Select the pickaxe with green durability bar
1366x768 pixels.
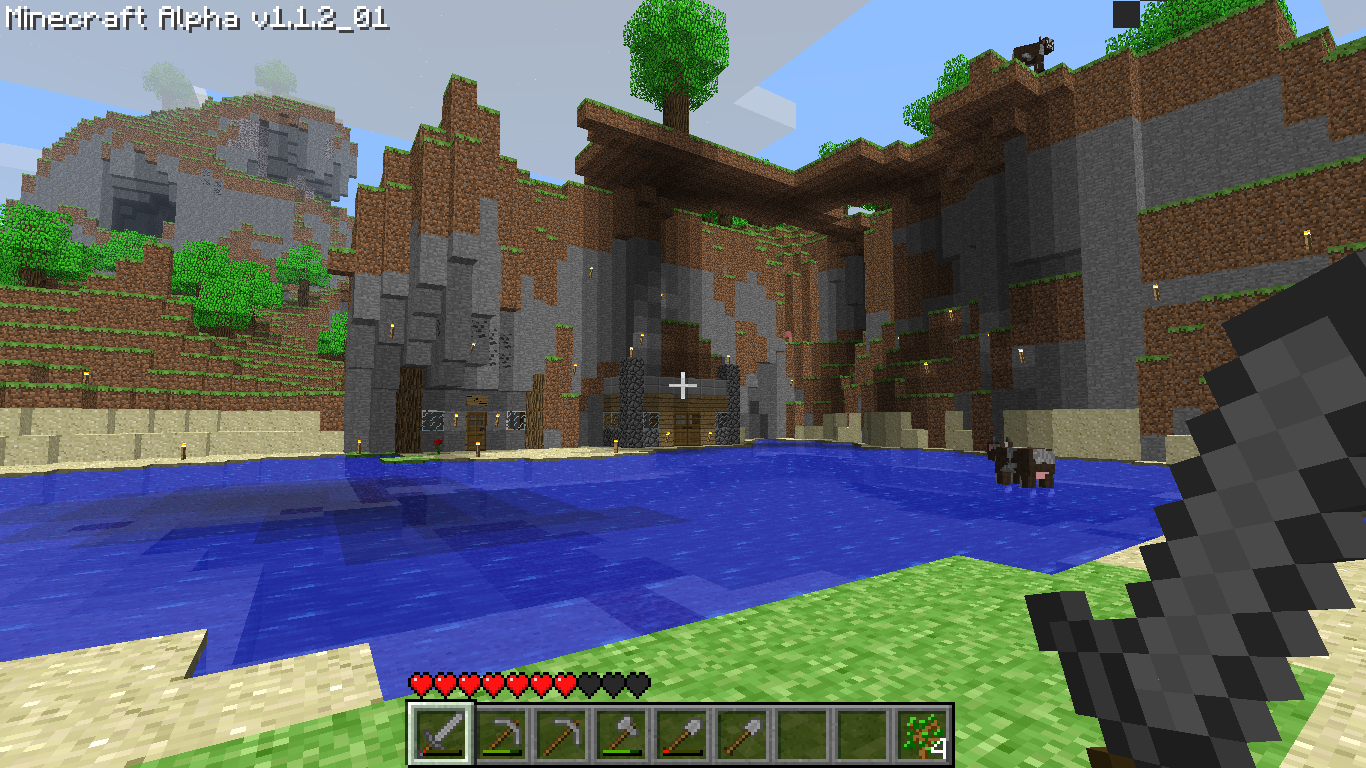(x=500, y=735)
